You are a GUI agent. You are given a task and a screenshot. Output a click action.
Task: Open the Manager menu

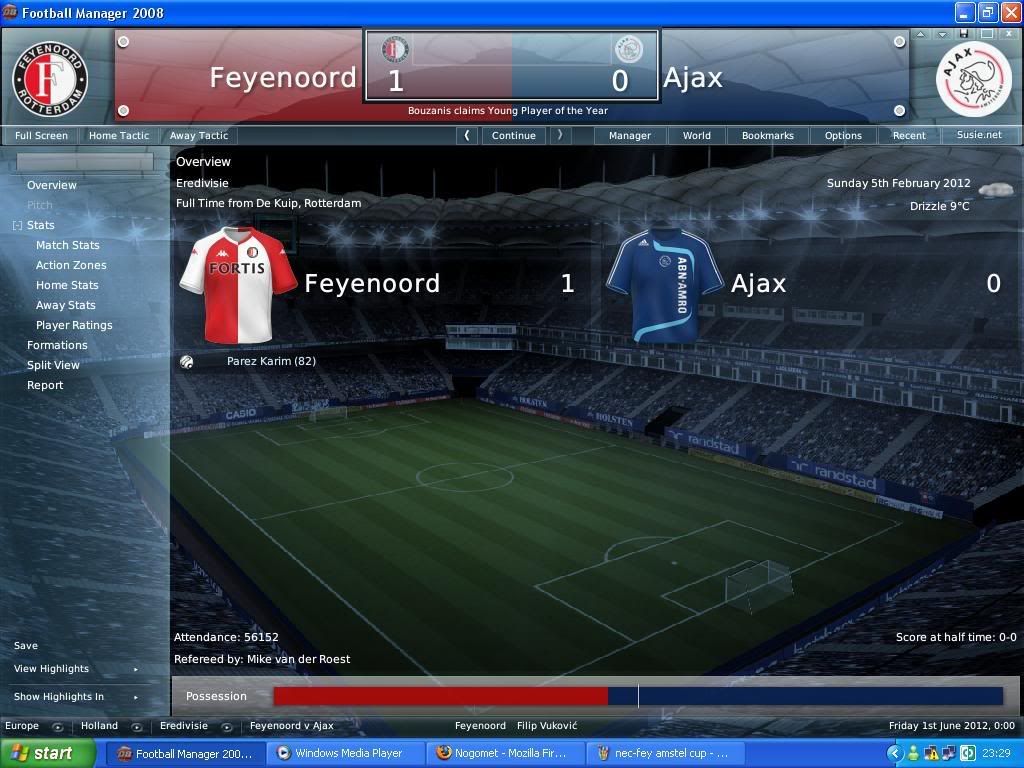(630, 135)
